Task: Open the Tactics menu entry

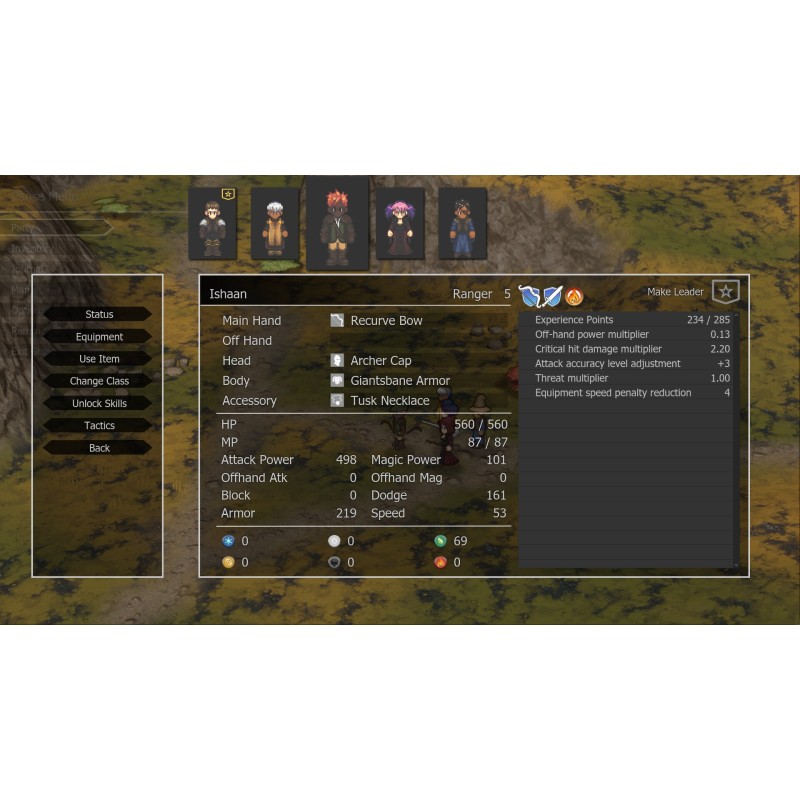Action: point(98,426)
